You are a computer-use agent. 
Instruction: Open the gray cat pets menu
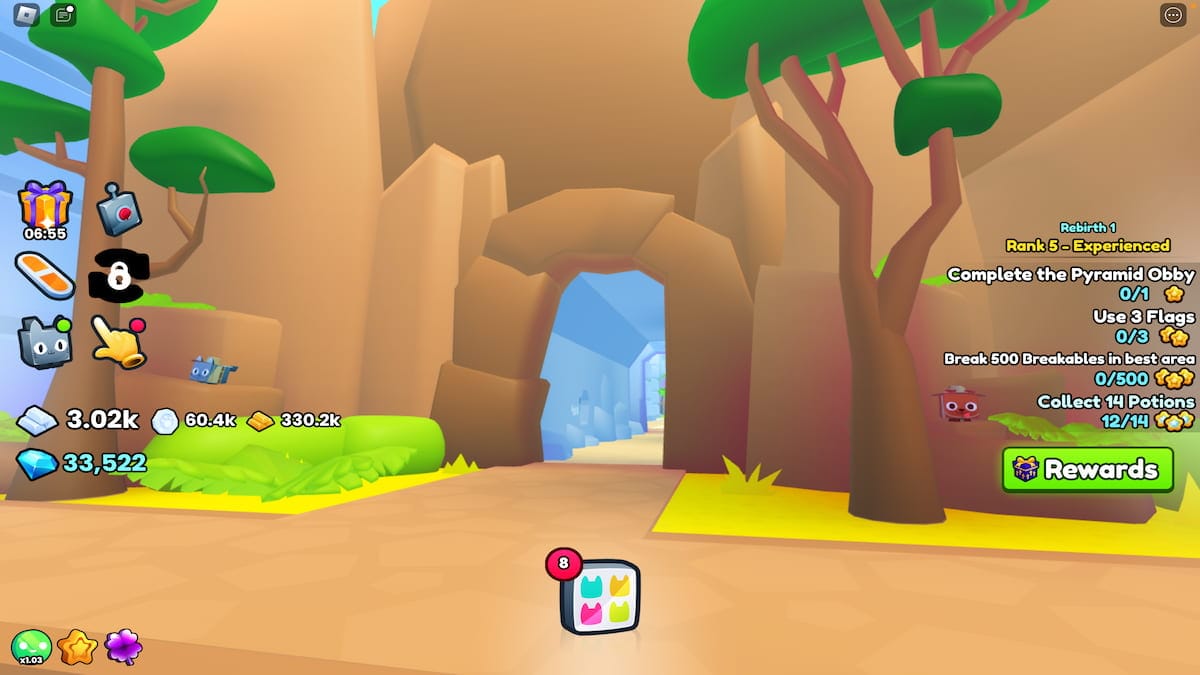click(x=45, y=341)
